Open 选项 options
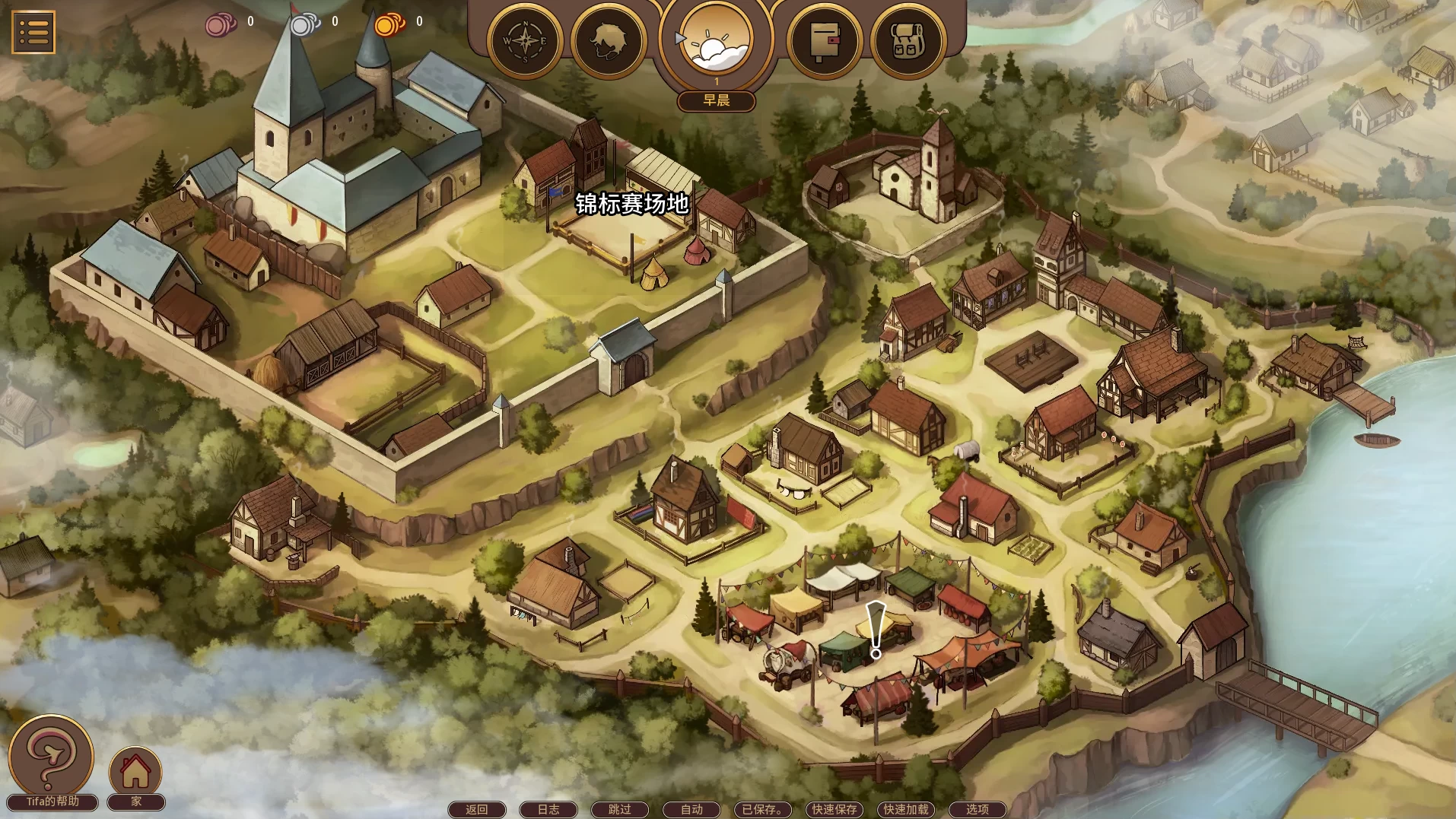This screenshot has width=1456, height=819. point(978,809)
